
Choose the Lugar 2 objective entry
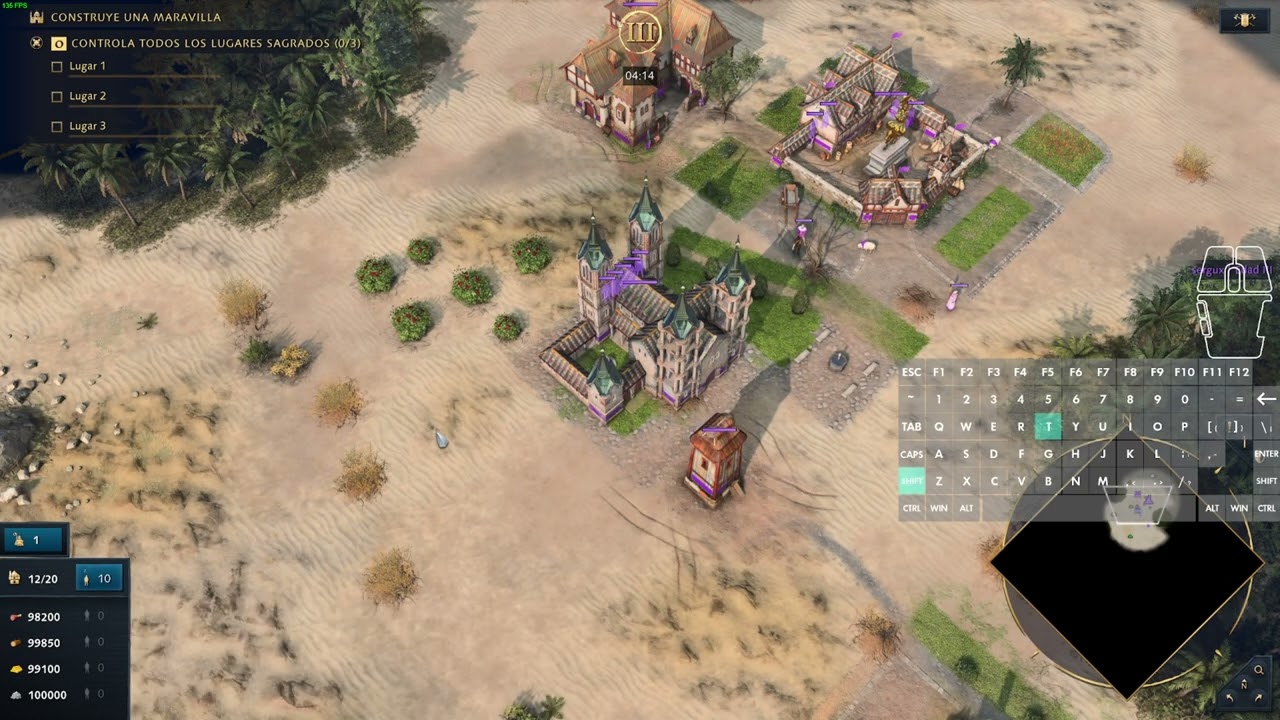point(87,96)
